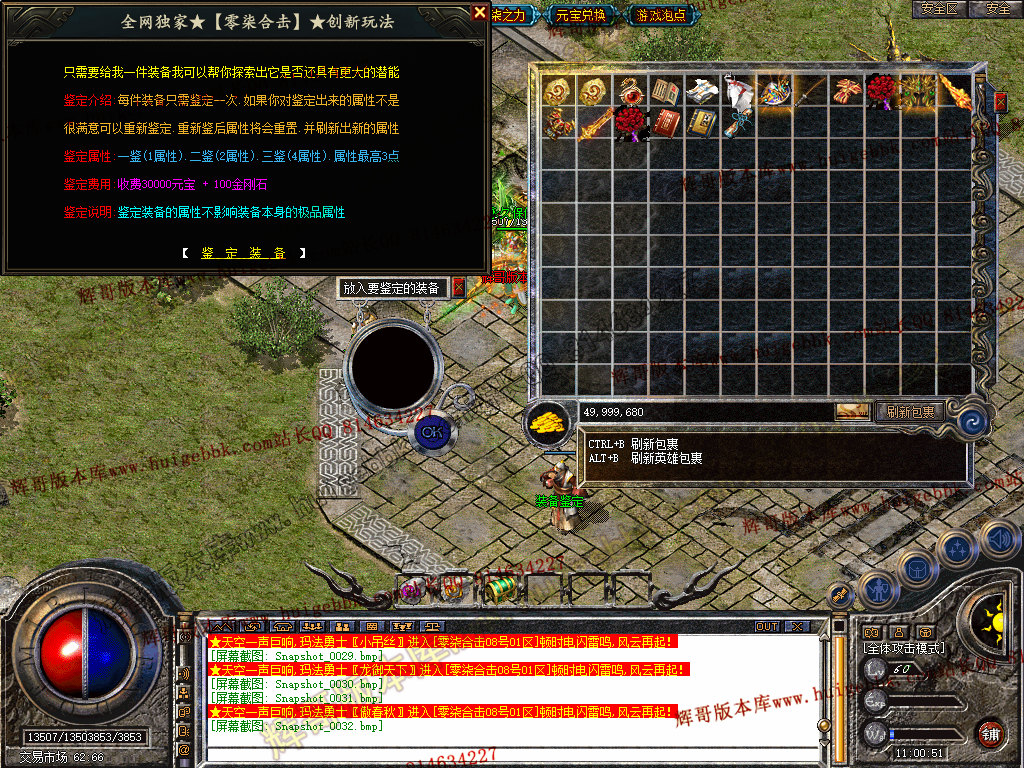The height and width of the screenshot is (768, 1024).
Task: Select the blue gold-trimmed book item
Action: point(701,124)
